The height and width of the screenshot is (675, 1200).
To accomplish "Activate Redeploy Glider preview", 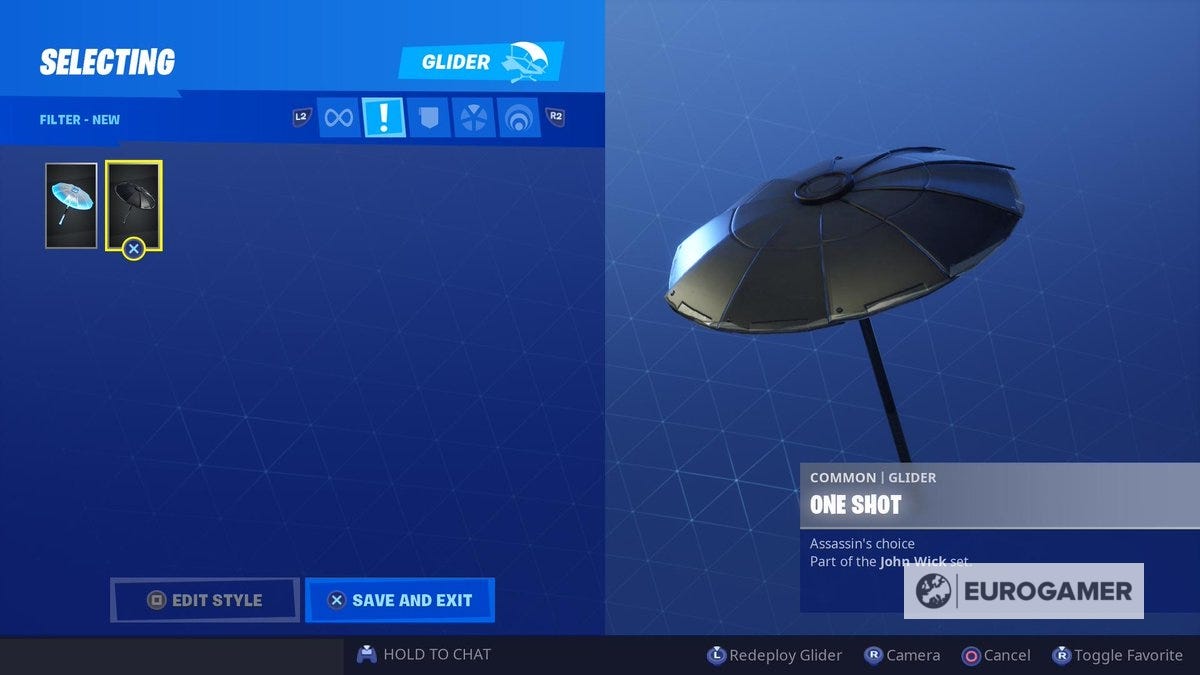I will (775, 656).
